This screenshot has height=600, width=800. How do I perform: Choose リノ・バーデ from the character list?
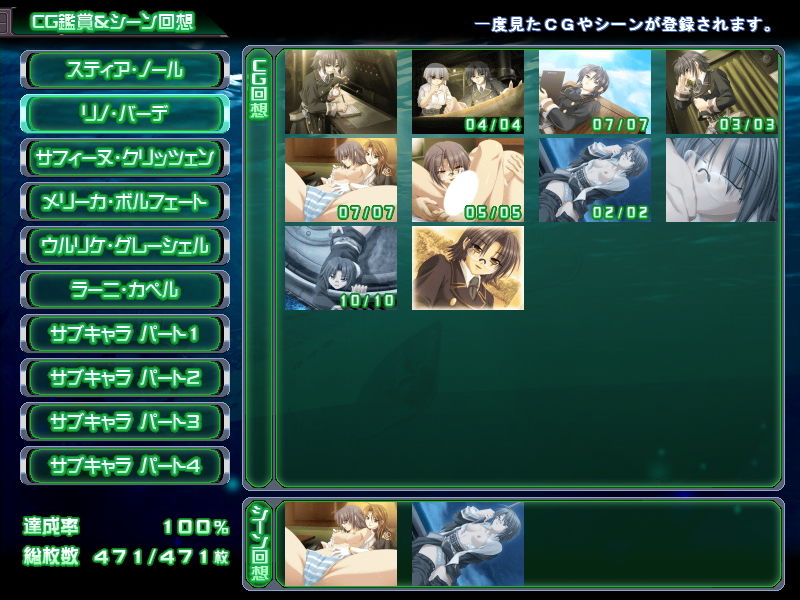125,114
